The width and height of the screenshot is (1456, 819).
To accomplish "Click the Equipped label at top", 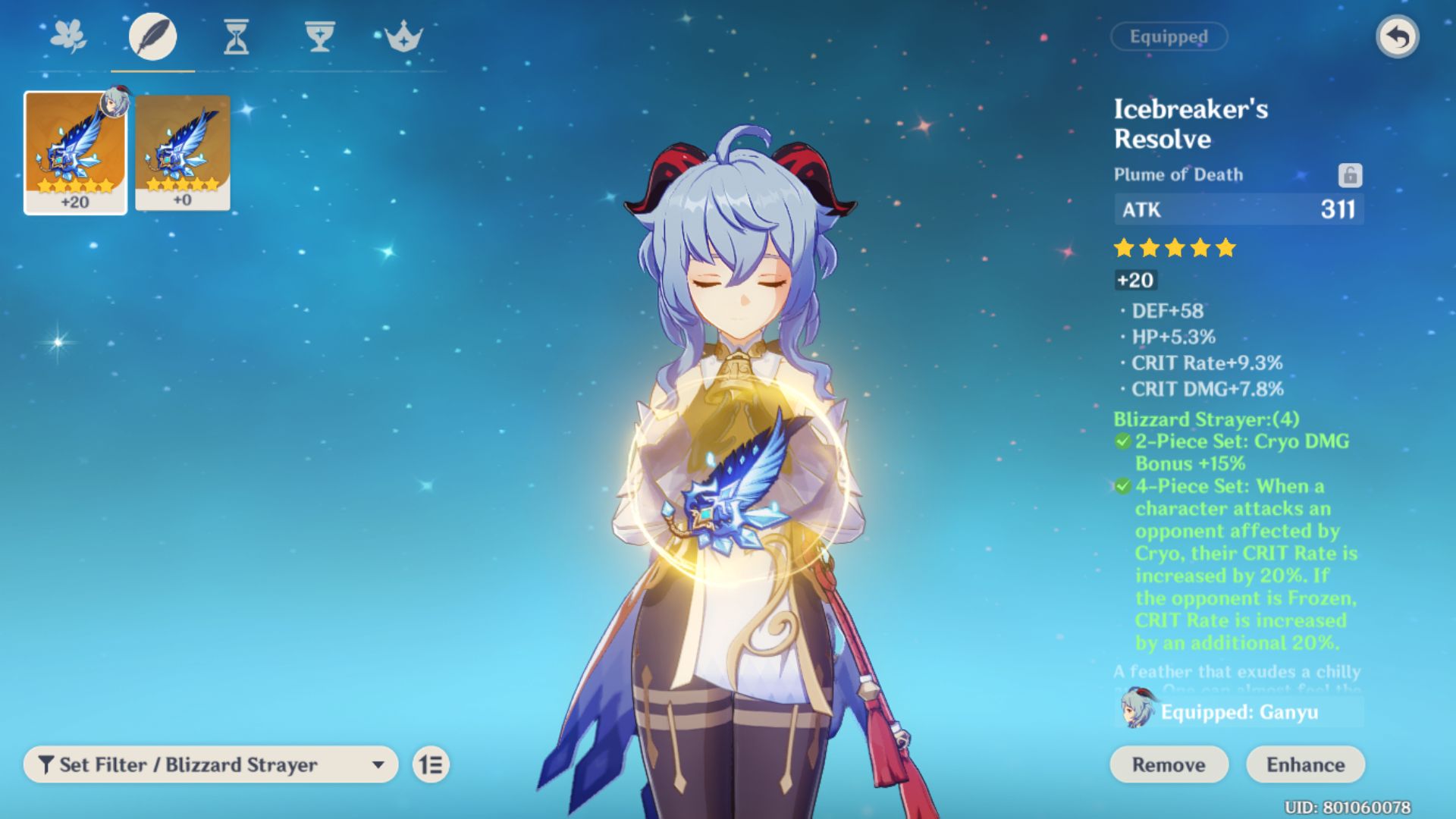I will 1169,36.
